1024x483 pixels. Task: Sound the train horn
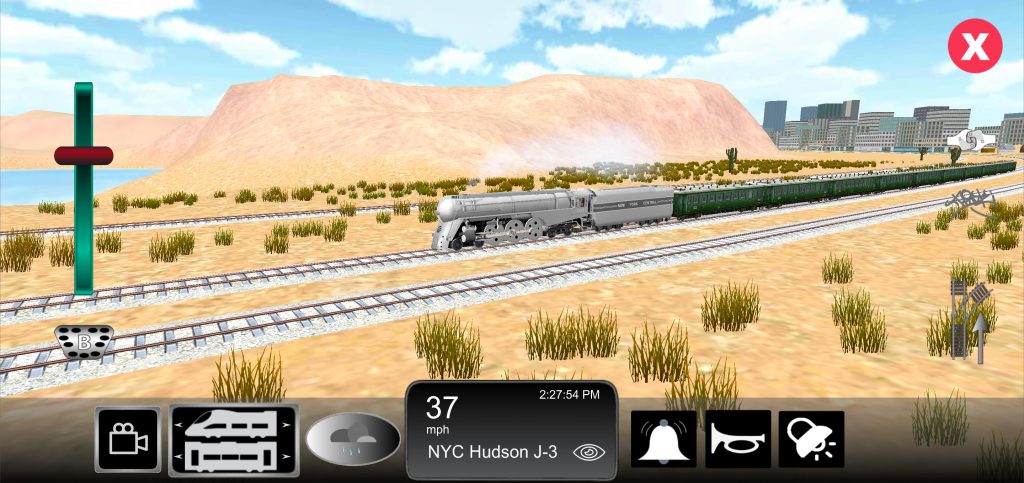pos(738,439)
